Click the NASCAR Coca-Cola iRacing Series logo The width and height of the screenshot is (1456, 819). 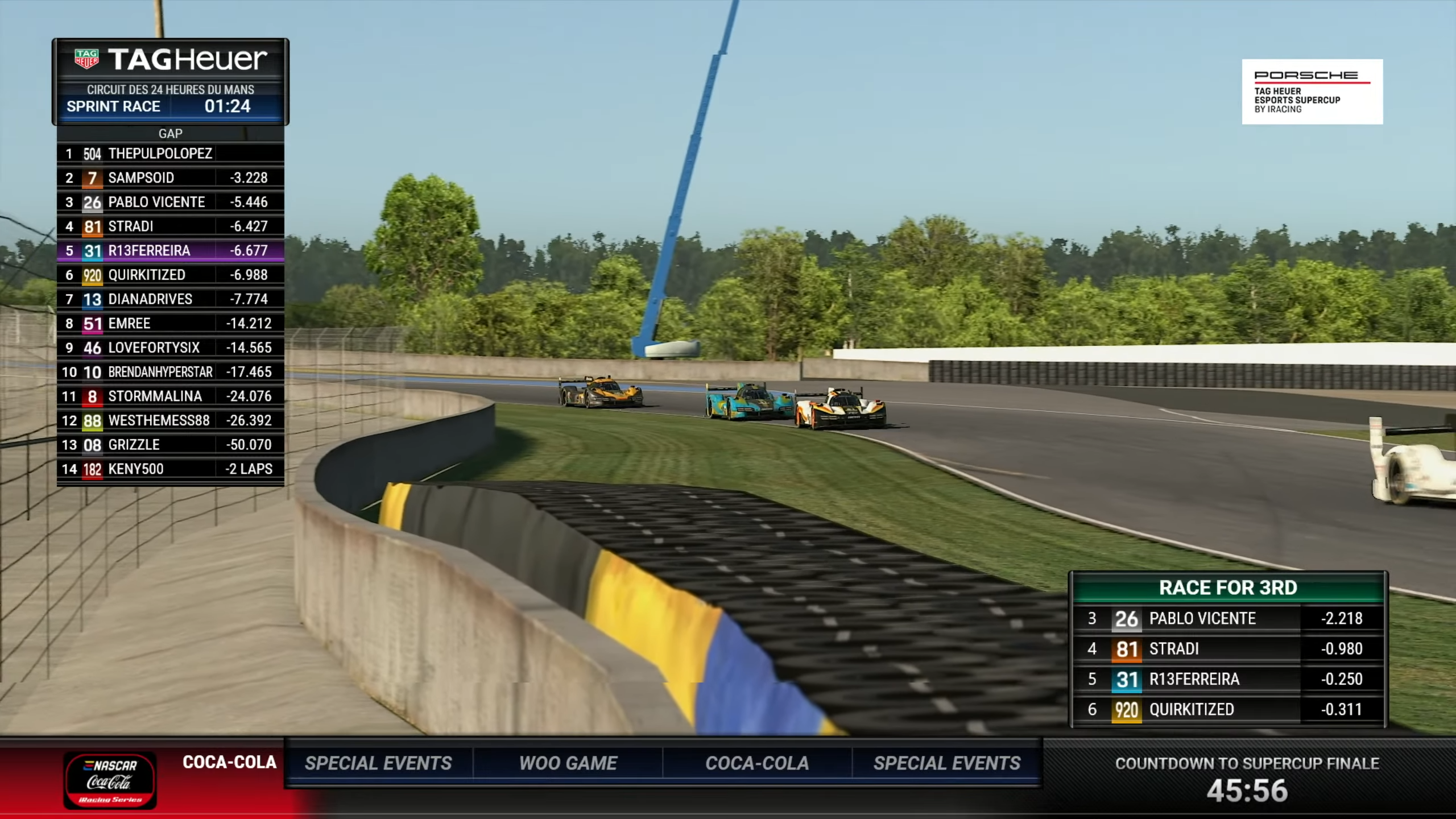click(x=110, y=780)
